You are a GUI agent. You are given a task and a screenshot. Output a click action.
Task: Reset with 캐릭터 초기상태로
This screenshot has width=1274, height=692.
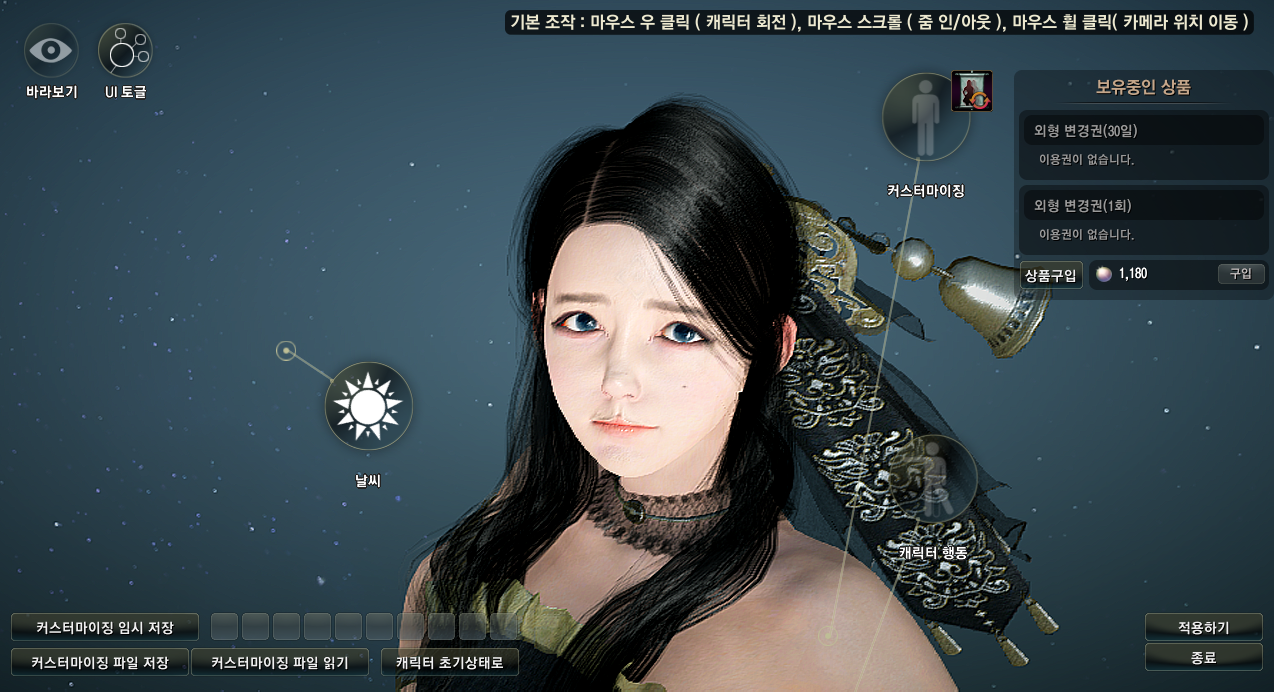[x=450, y=662]
